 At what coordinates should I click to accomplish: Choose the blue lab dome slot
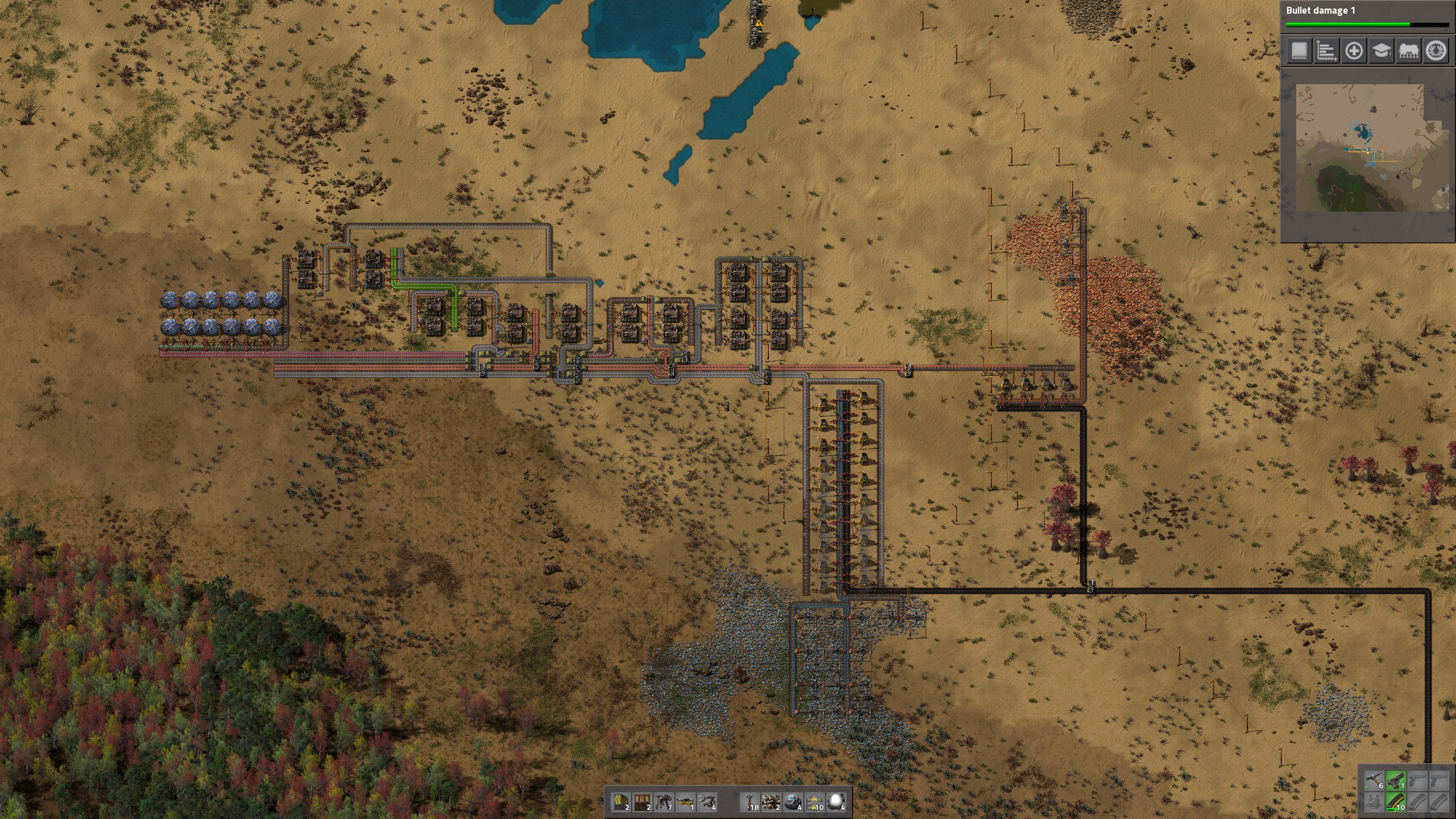pos(793,801)
